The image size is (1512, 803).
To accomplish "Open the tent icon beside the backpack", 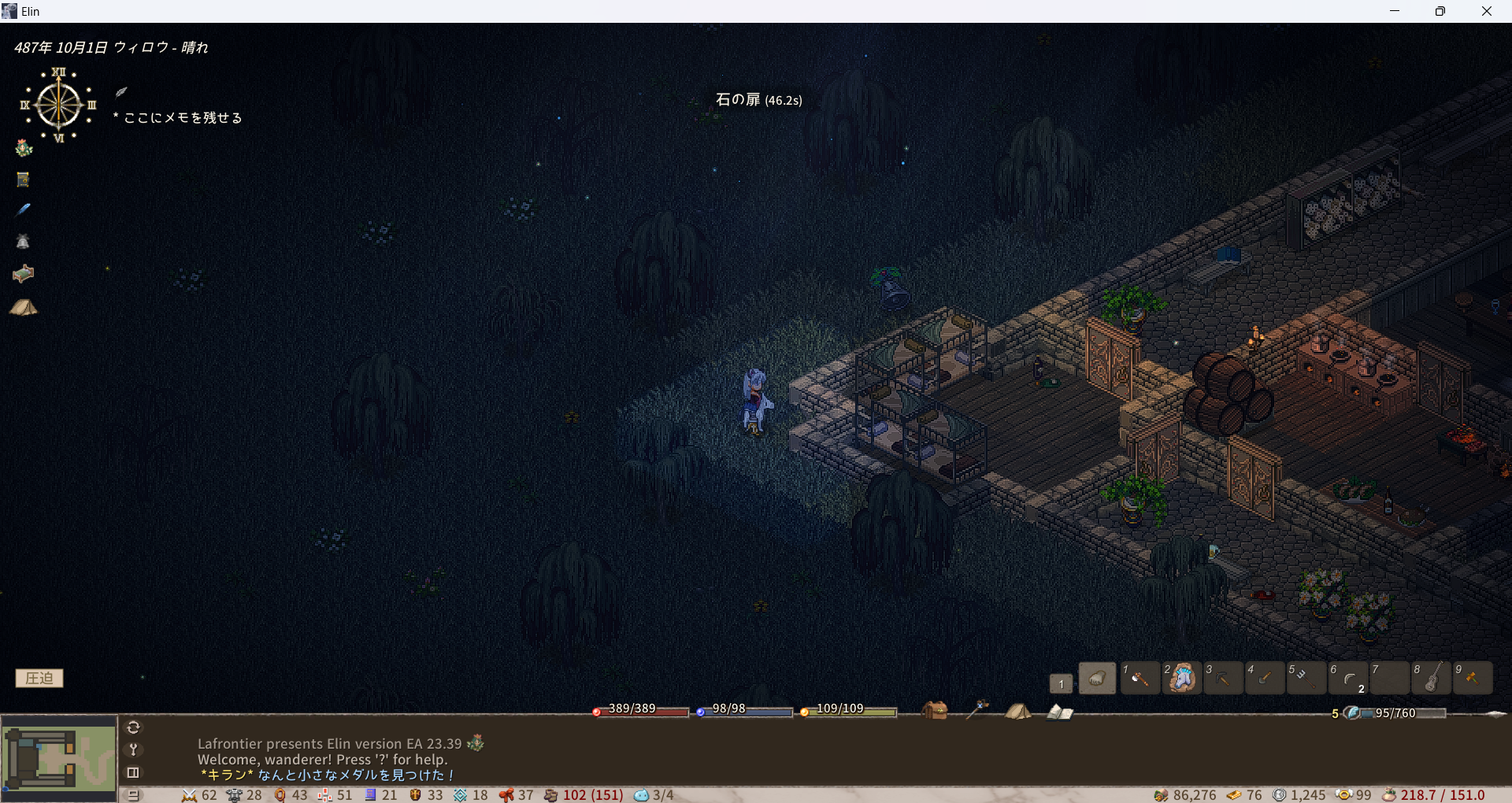I will tap(1017, 711).
